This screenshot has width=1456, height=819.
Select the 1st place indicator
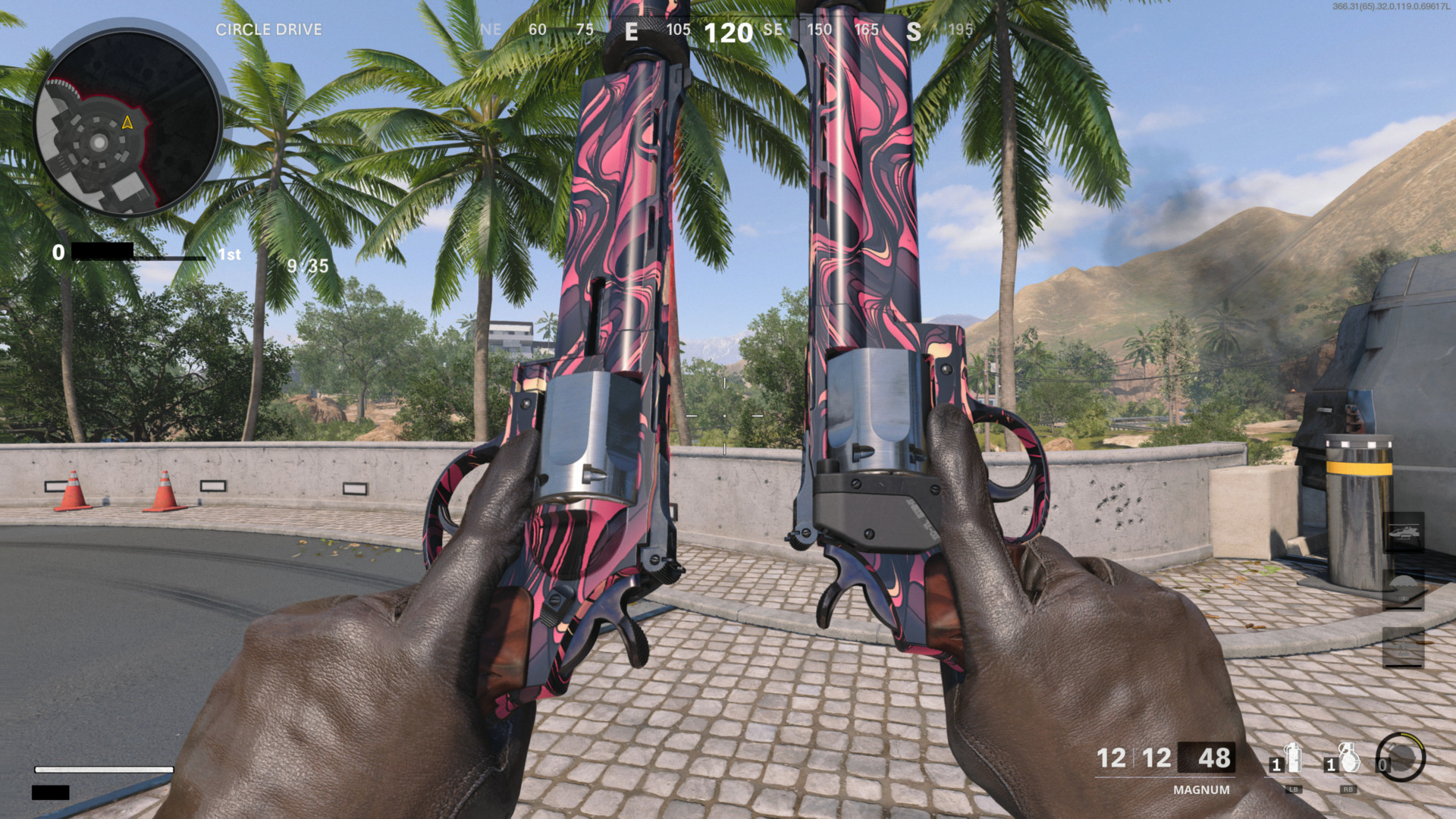point(229,254)
